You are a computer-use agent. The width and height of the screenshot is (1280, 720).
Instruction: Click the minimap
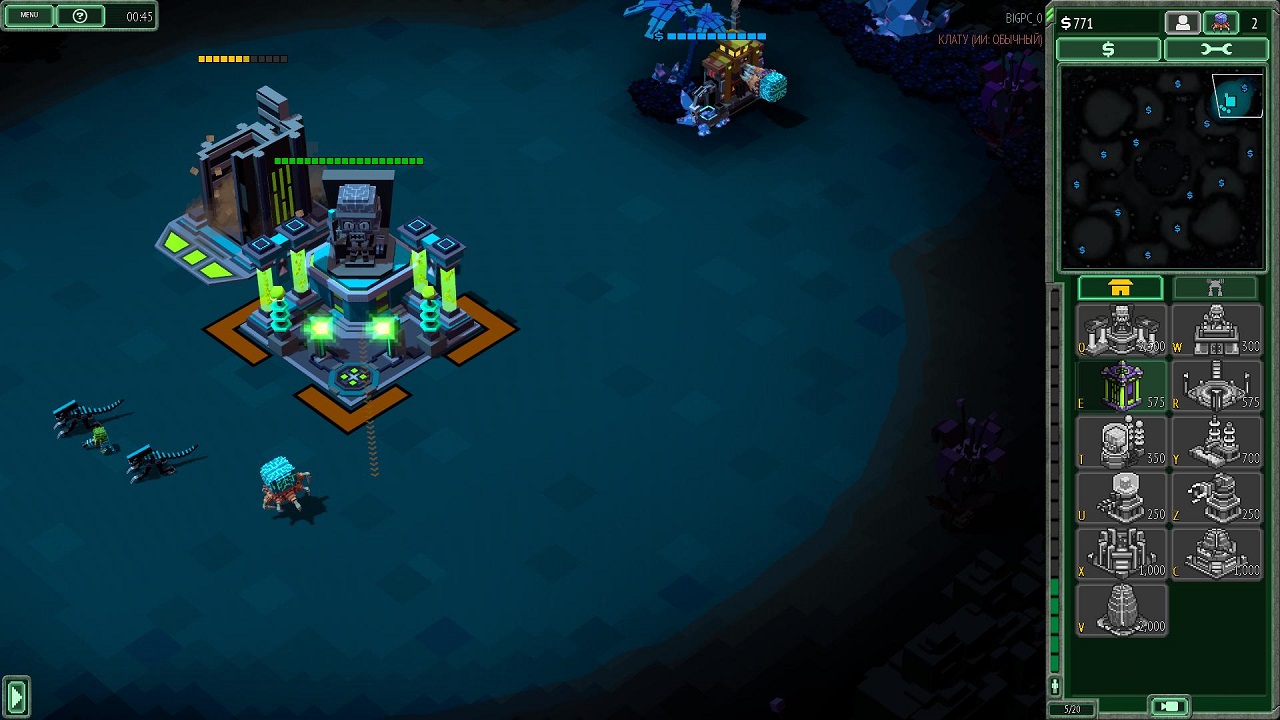click(1161, 167)
